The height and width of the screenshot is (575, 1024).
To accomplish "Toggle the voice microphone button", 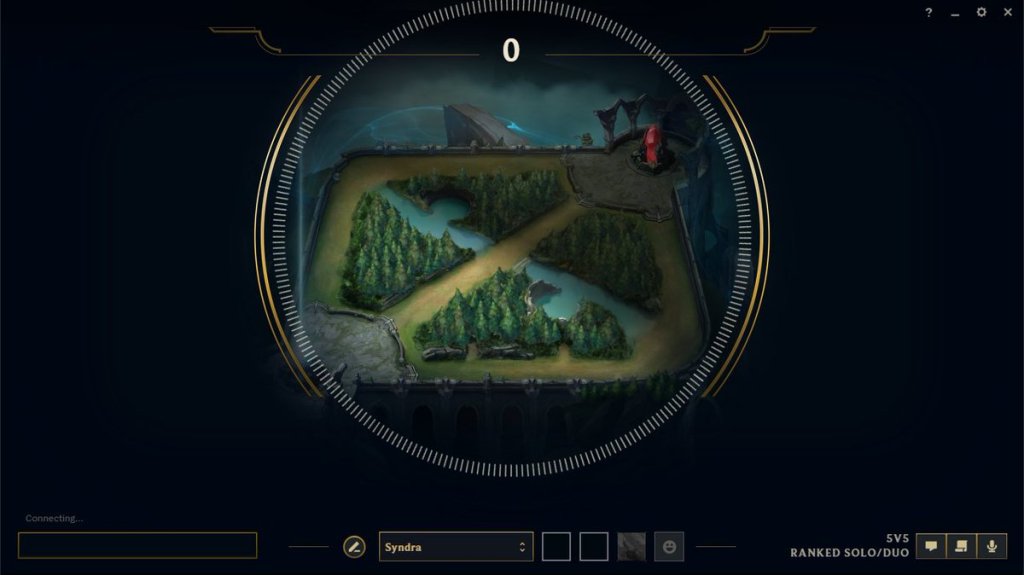I will pos(992,546).
